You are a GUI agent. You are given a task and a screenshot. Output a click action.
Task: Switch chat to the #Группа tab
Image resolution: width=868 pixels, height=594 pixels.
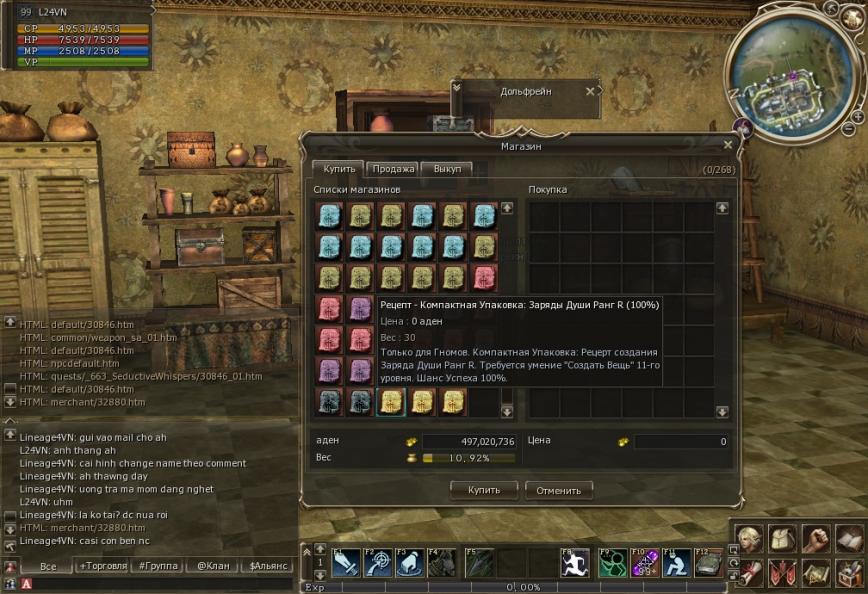[x=158, y=566]
